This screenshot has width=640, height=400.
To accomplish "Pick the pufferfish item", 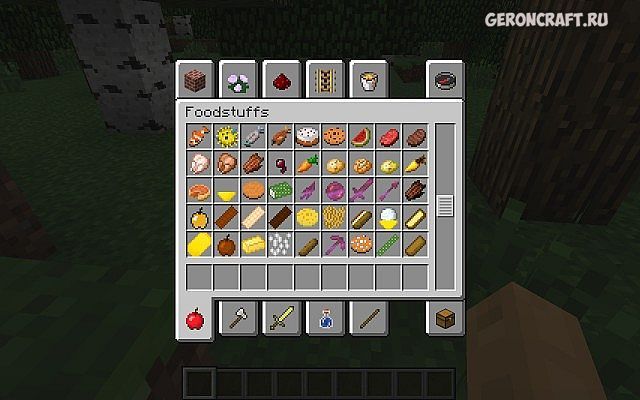I will point(226,137).
